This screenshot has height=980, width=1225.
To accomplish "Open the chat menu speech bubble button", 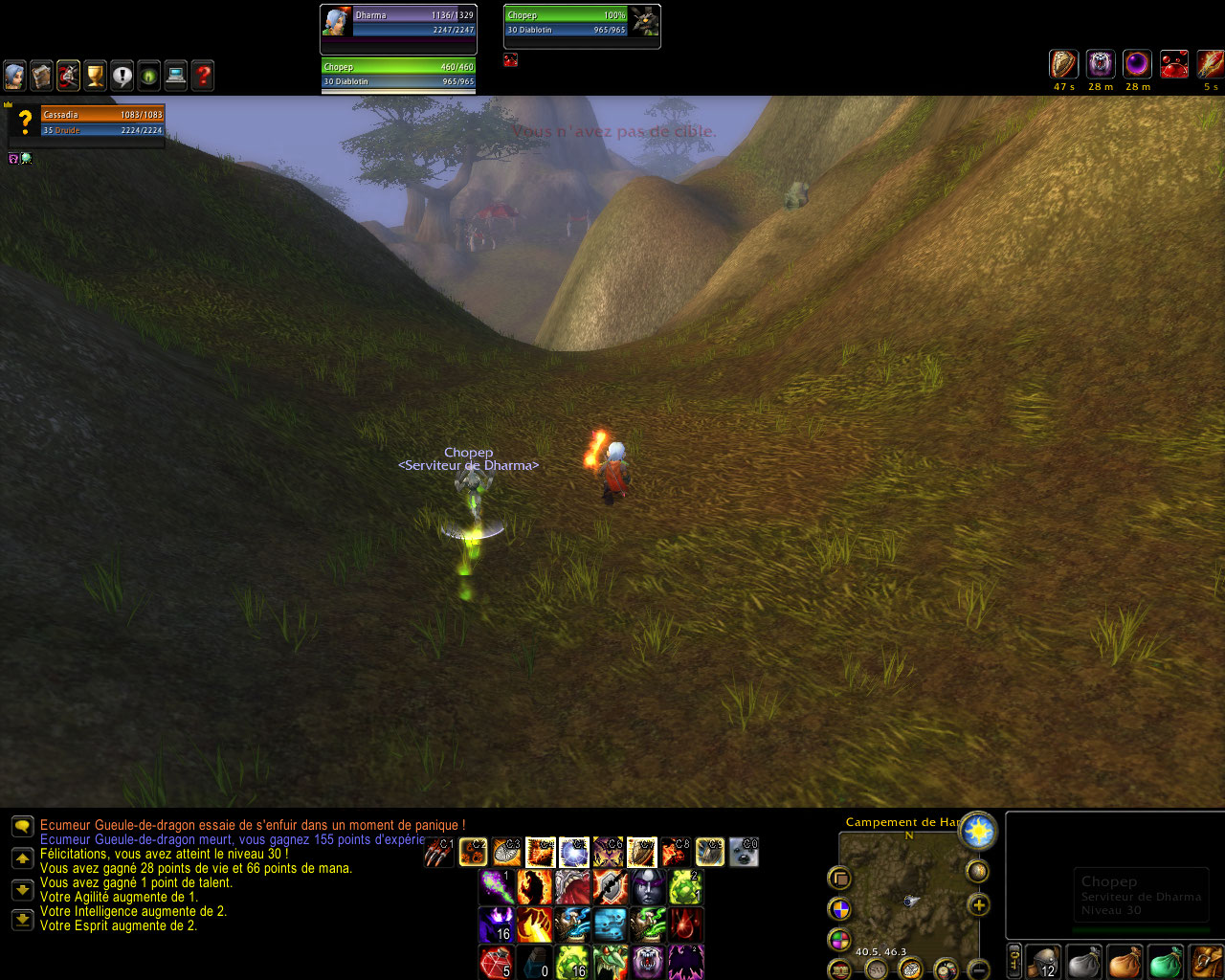I will (x=23, y=827).
